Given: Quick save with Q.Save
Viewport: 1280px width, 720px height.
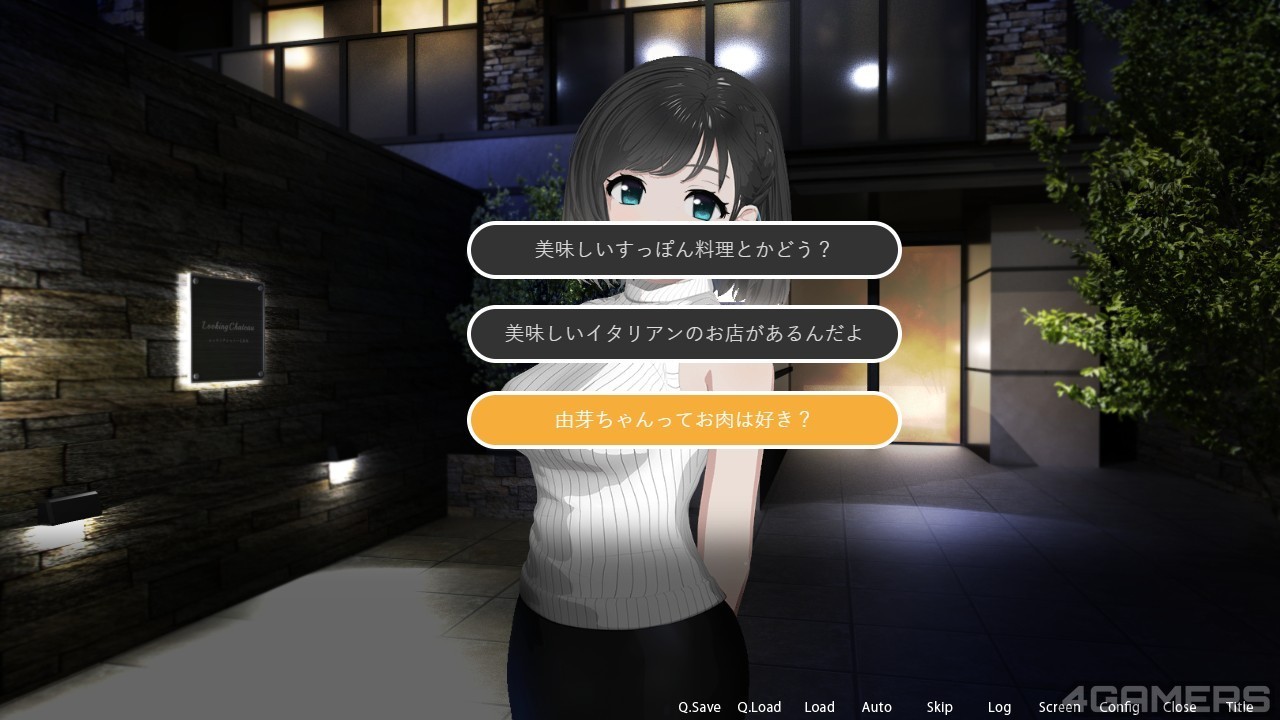Looking at the screenshot, I should pos(699,707).
